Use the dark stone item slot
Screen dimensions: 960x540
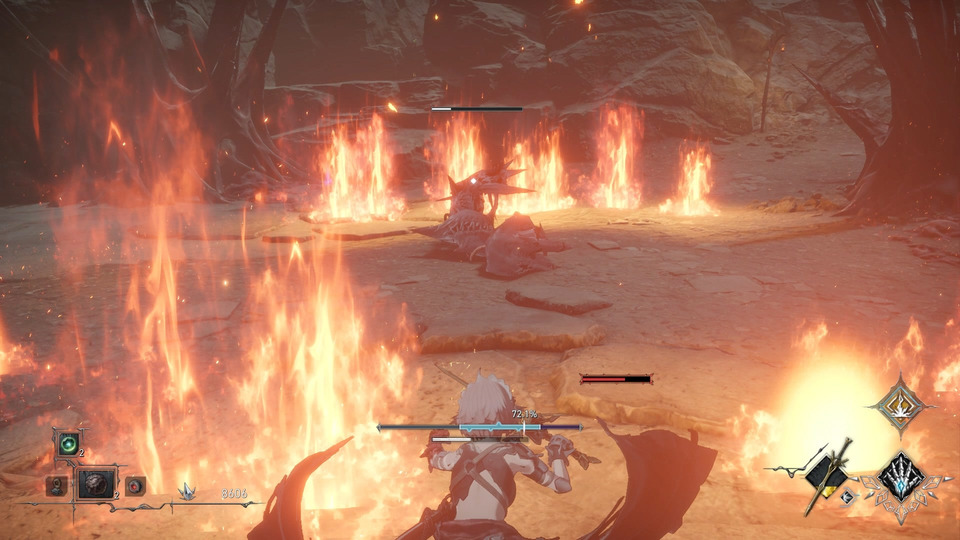(x=97, y=485)
